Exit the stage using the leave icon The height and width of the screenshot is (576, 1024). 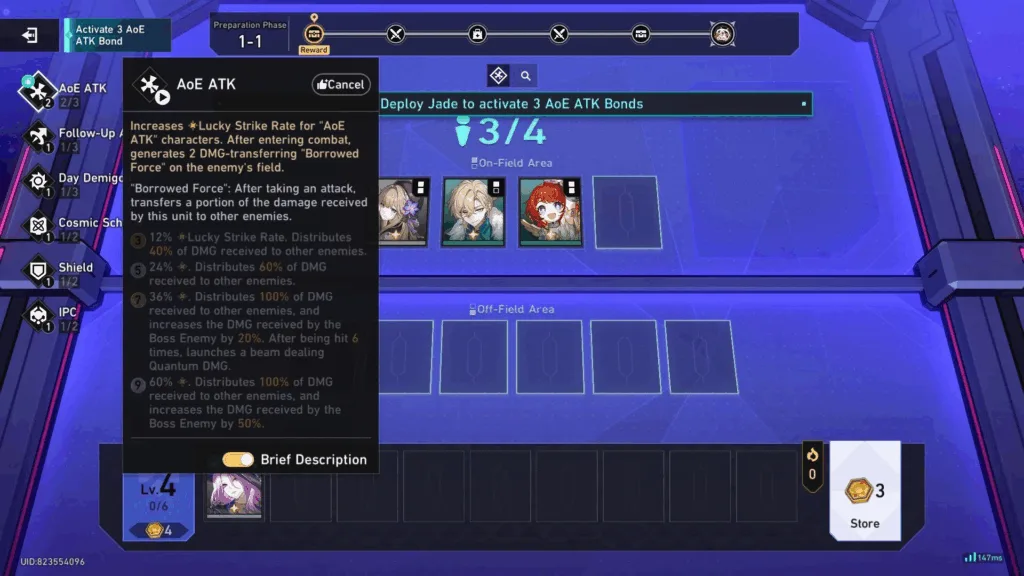pyautogui.click(x=30, y=35)
